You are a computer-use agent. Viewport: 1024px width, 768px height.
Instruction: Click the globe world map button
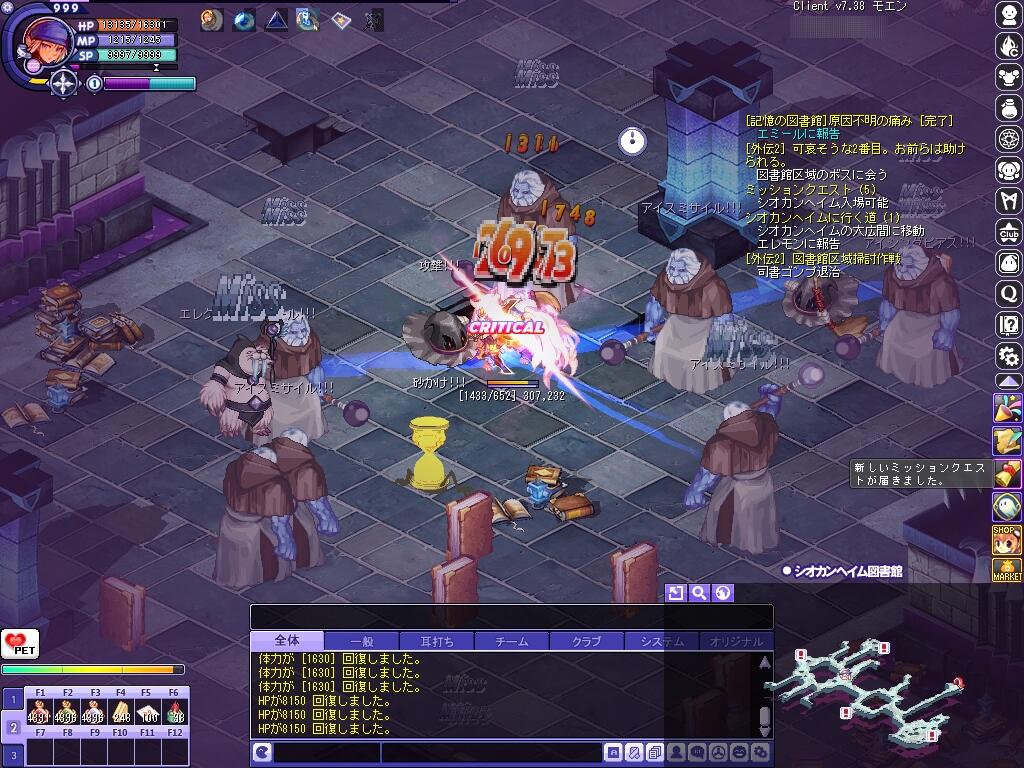click(723, 593)
